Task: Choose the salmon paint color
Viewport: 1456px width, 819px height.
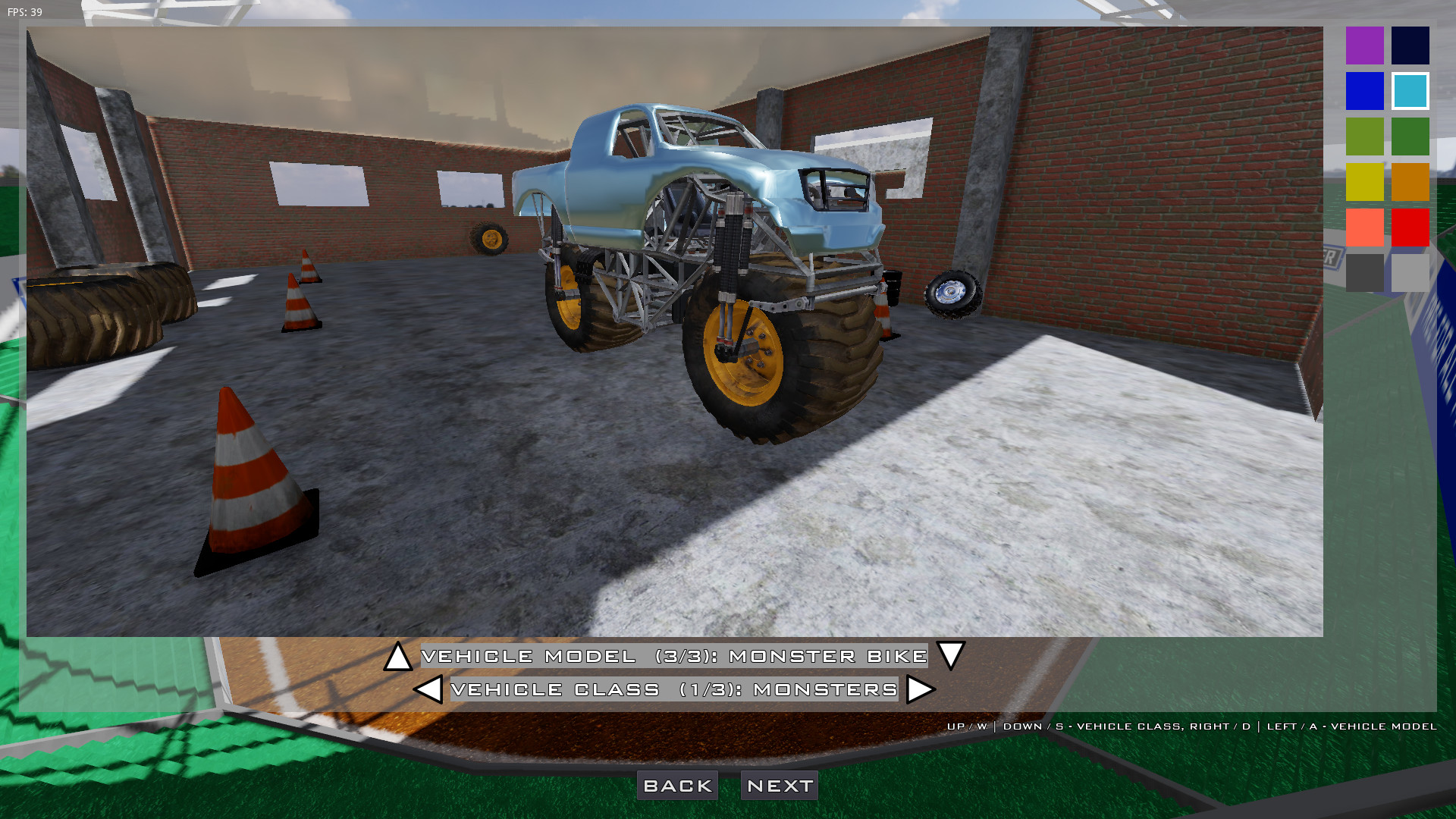Action: [x=1364, y=227]
